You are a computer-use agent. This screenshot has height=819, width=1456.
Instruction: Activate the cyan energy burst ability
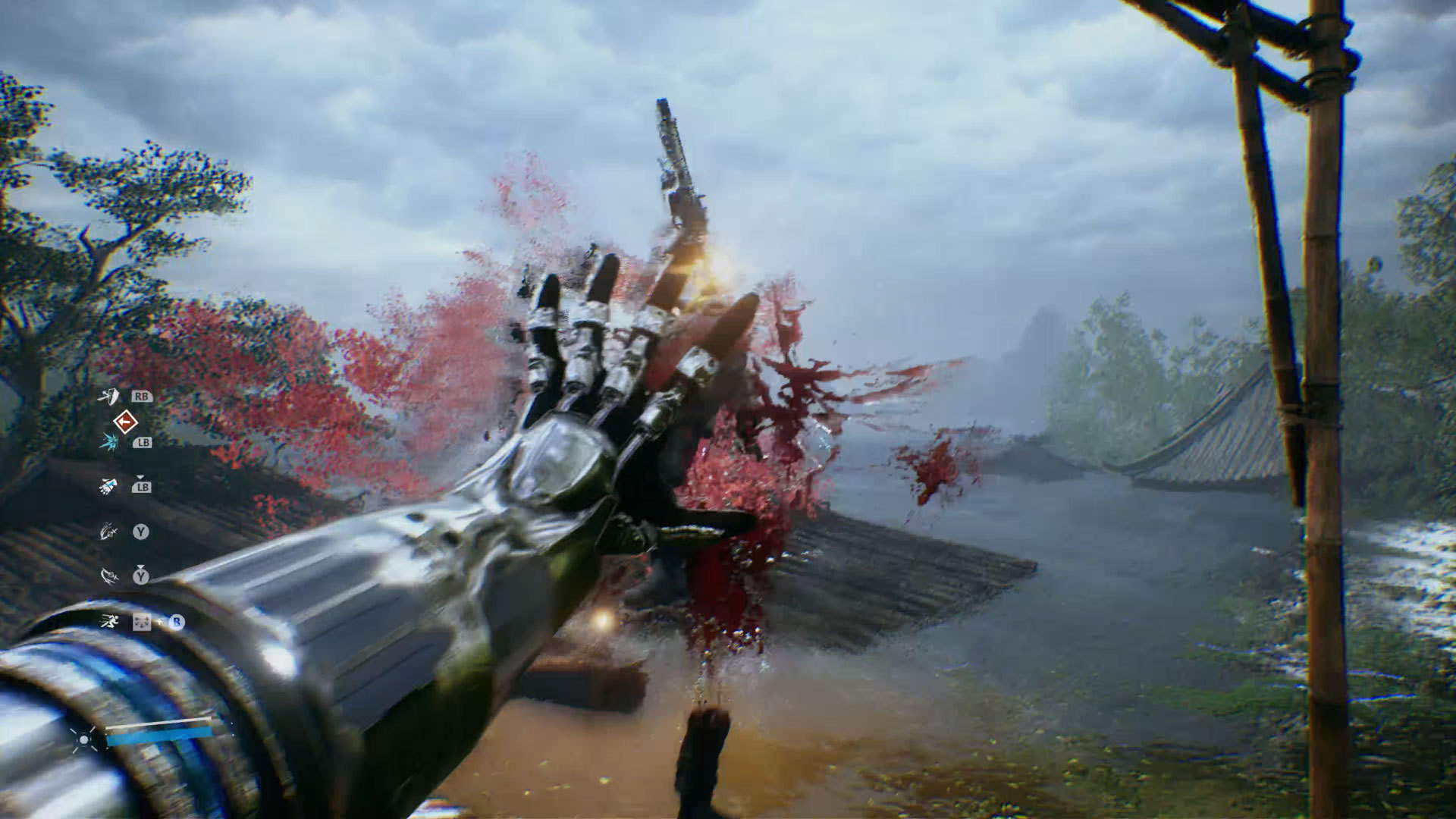pyautogui.click(x=108, y=442)
